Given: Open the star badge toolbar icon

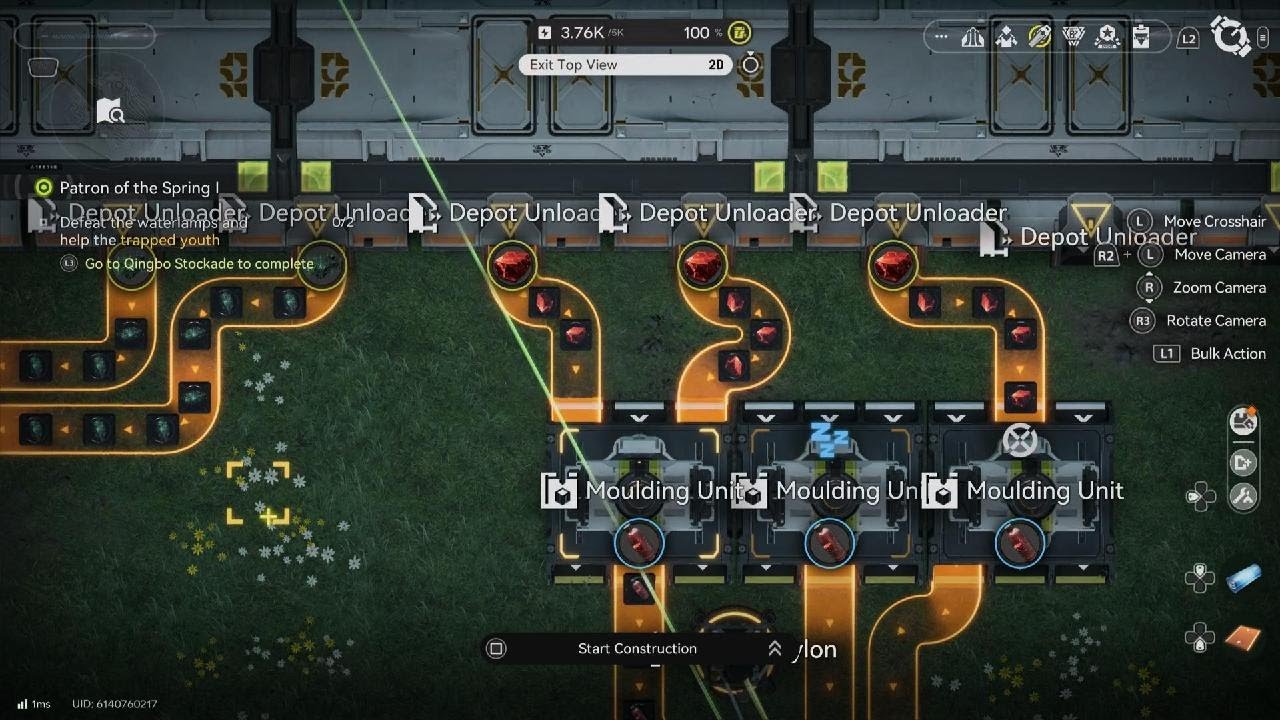Looking at the screenshot, I should [x=1107, y=37].
